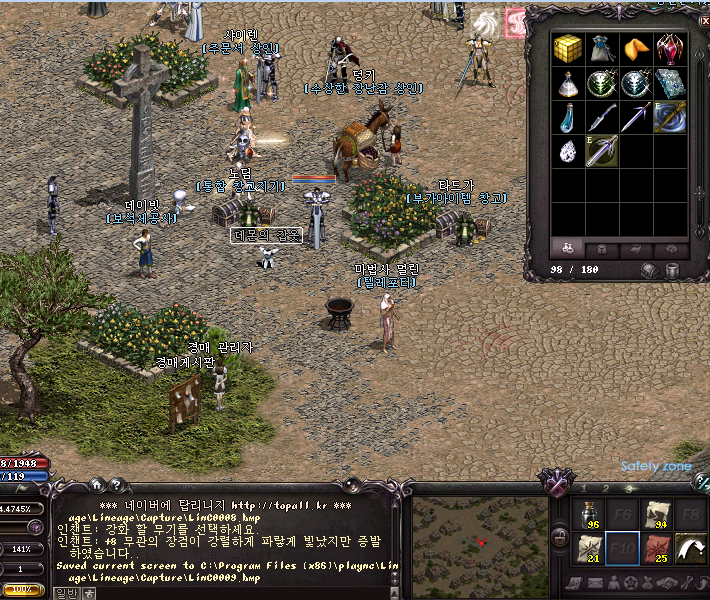Choose the unequipped dagger in the inventory

pyautogui.click(x=602, y=118)
